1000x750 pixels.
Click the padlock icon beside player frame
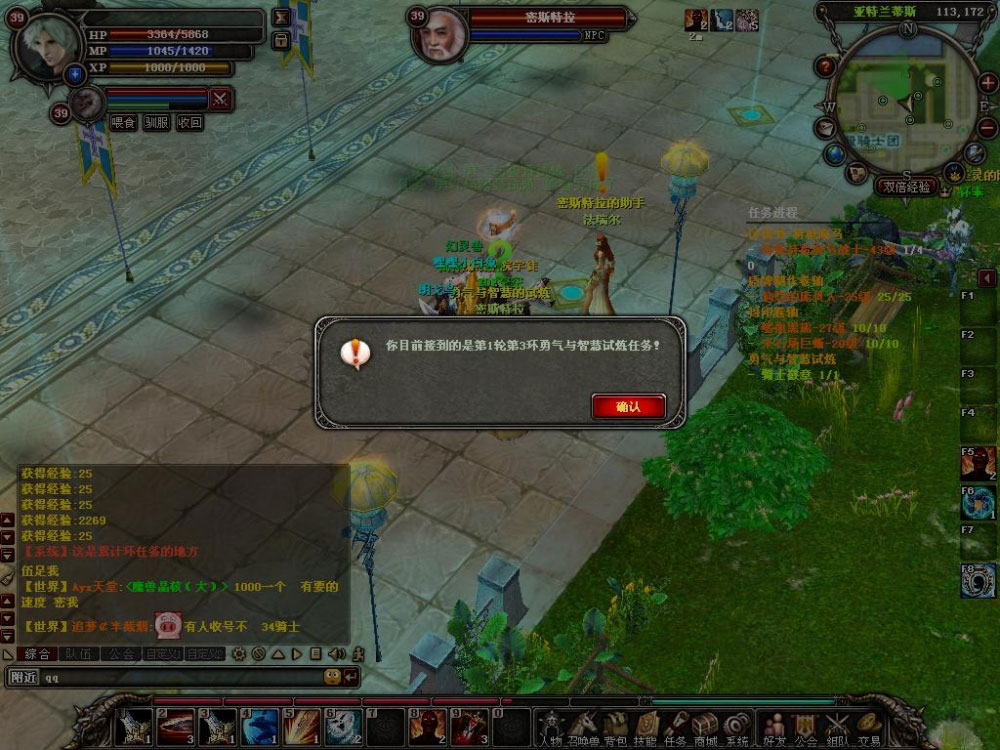coord(281,41)
